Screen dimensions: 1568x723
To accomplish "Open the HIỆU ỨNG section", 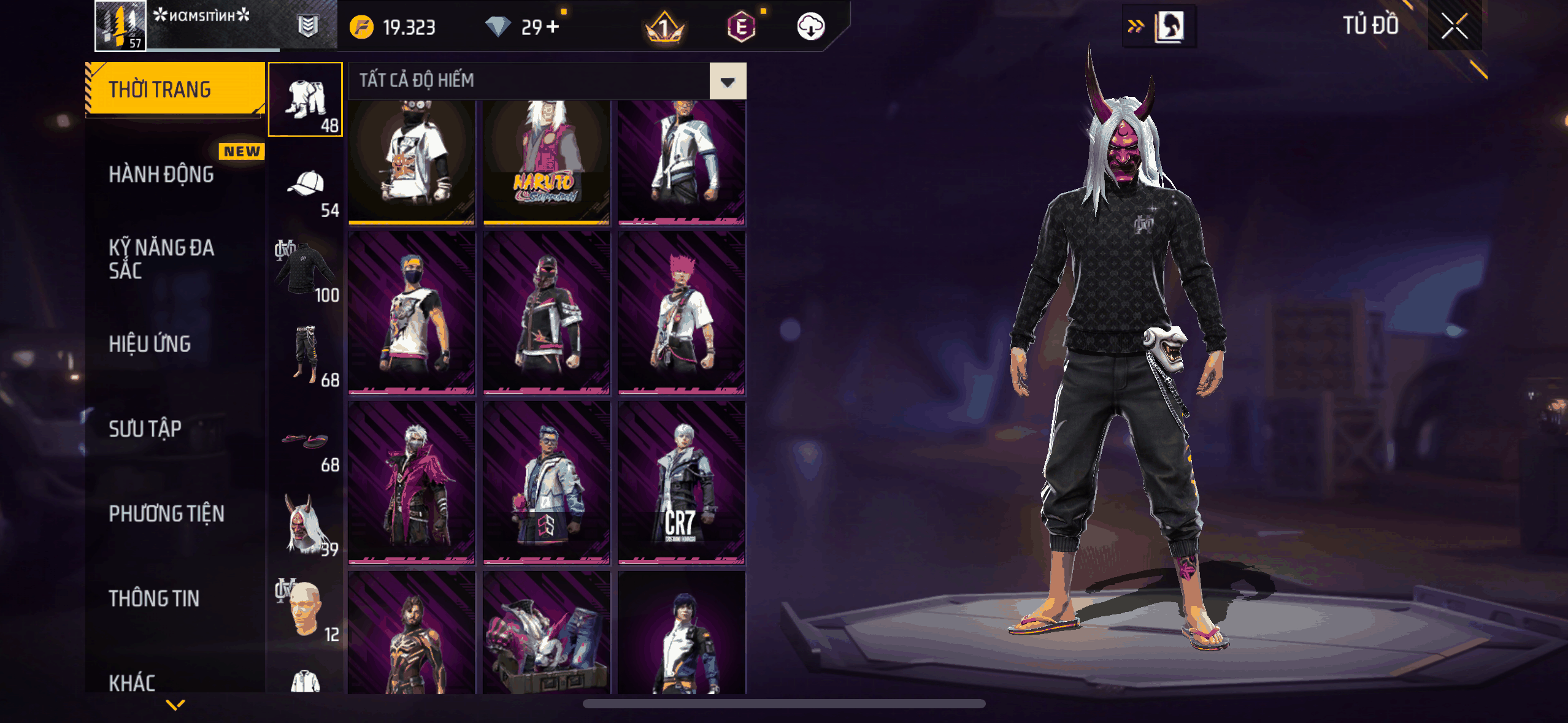I will pos(150,344).
